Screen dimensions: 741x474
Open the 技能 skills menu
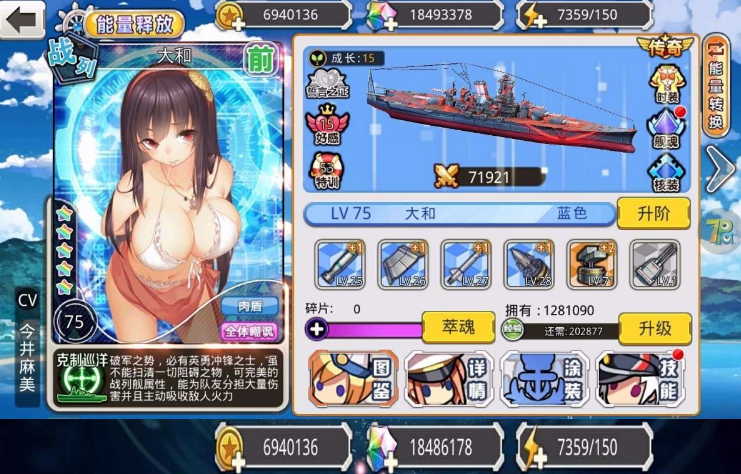[x=640, y=379]
